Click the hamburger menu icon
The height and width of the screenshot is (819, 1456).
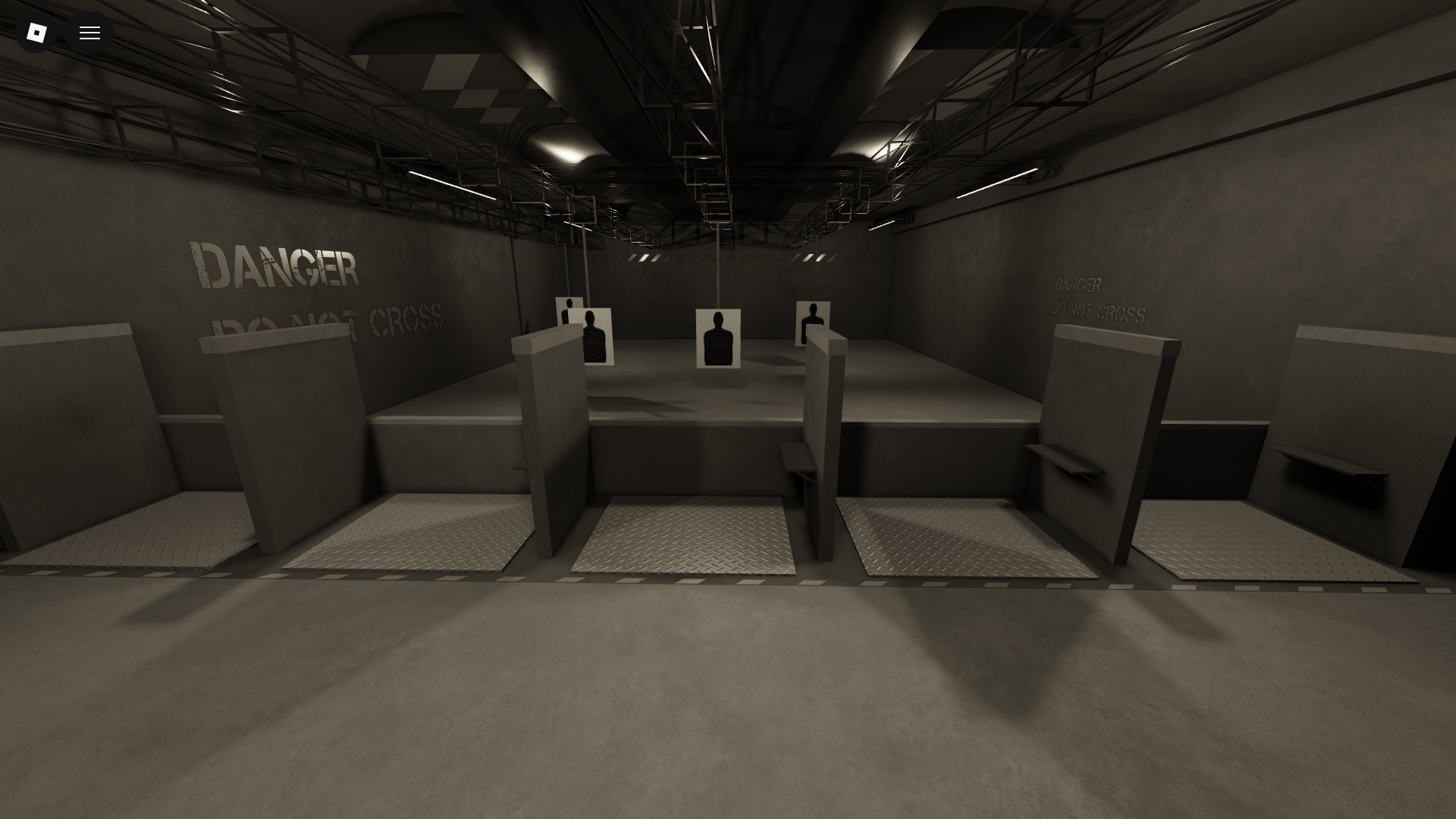89,32
